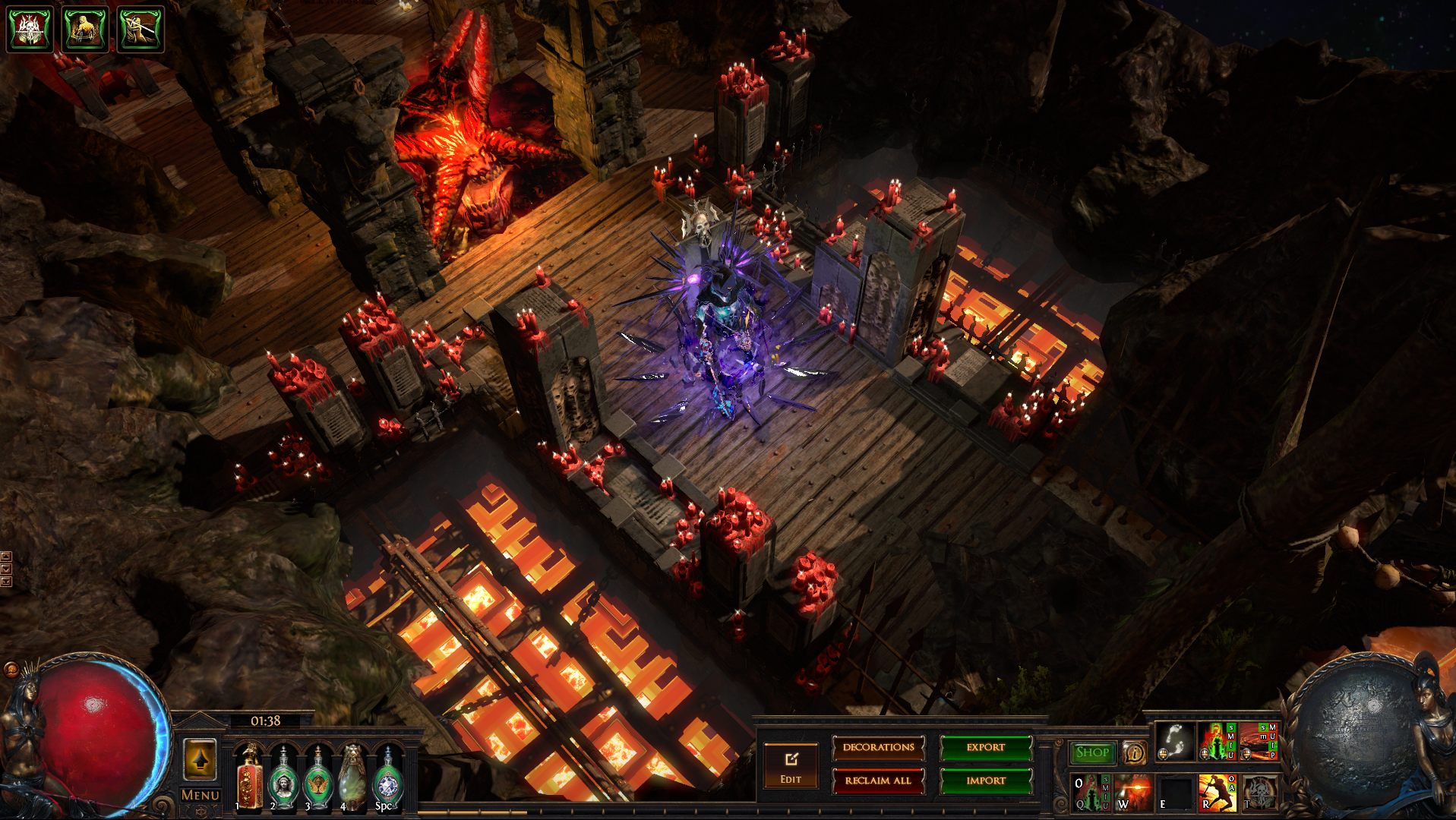Click the yellow up-arrow level-up button
Screen dimensions: 1456x820
click(201, 759)
